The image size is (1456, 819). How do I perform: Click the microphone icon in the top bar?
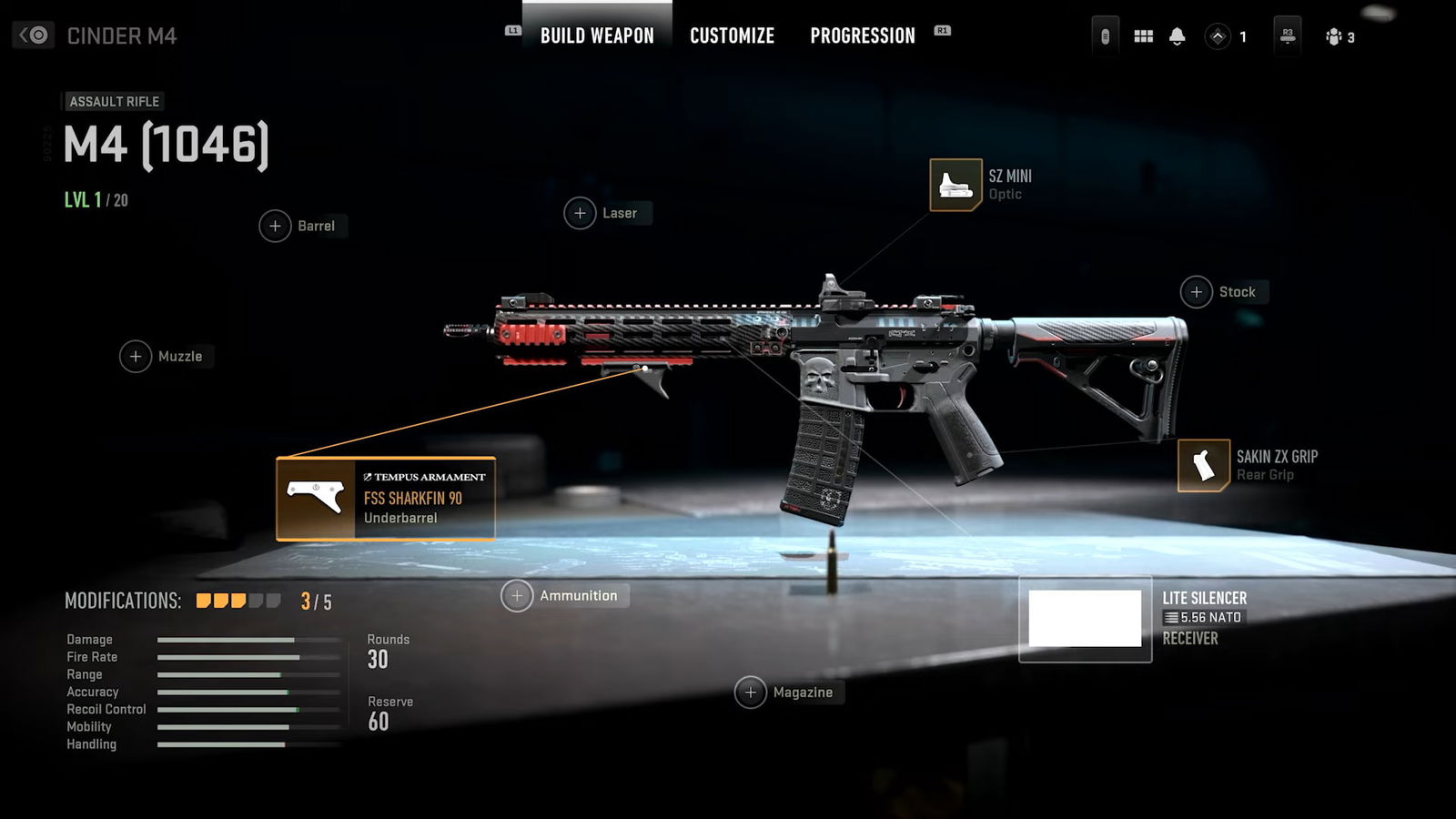point(1104,36)
